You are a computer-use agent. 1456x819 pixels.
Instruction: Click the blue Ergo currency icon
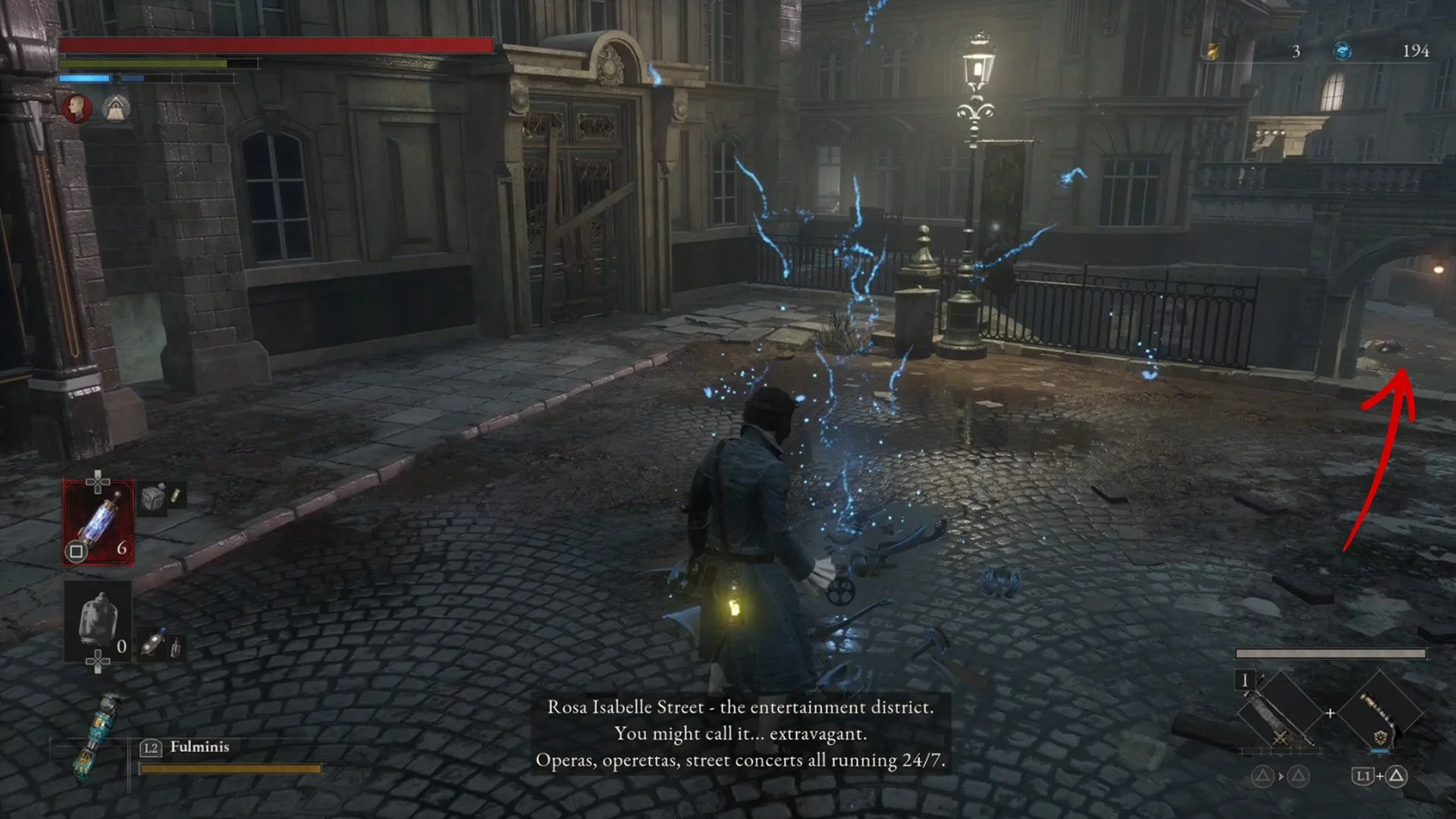click(1342, 51)
